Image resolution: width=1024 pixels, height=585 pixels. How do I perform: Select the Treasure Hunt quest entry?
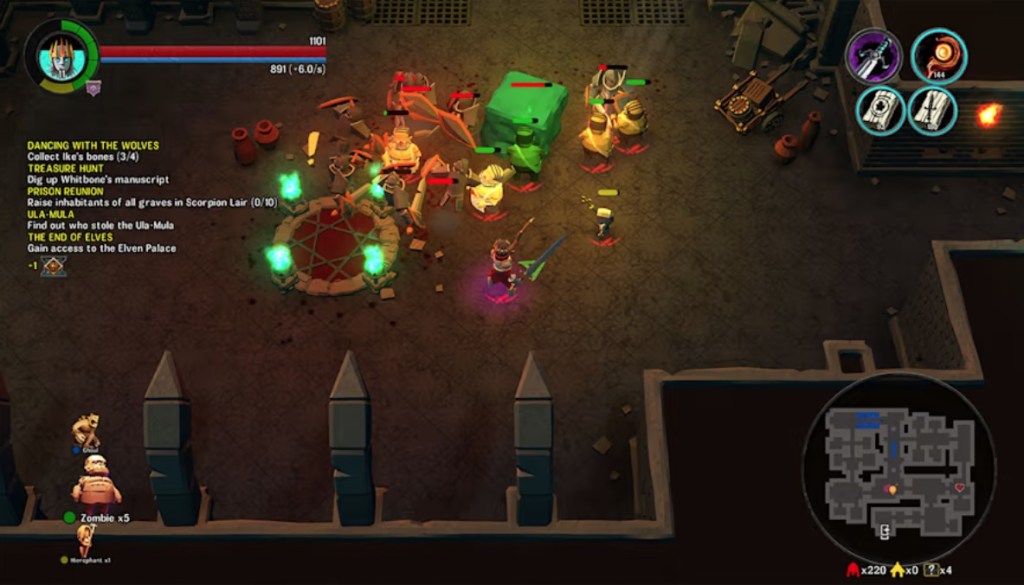[66, 169]
